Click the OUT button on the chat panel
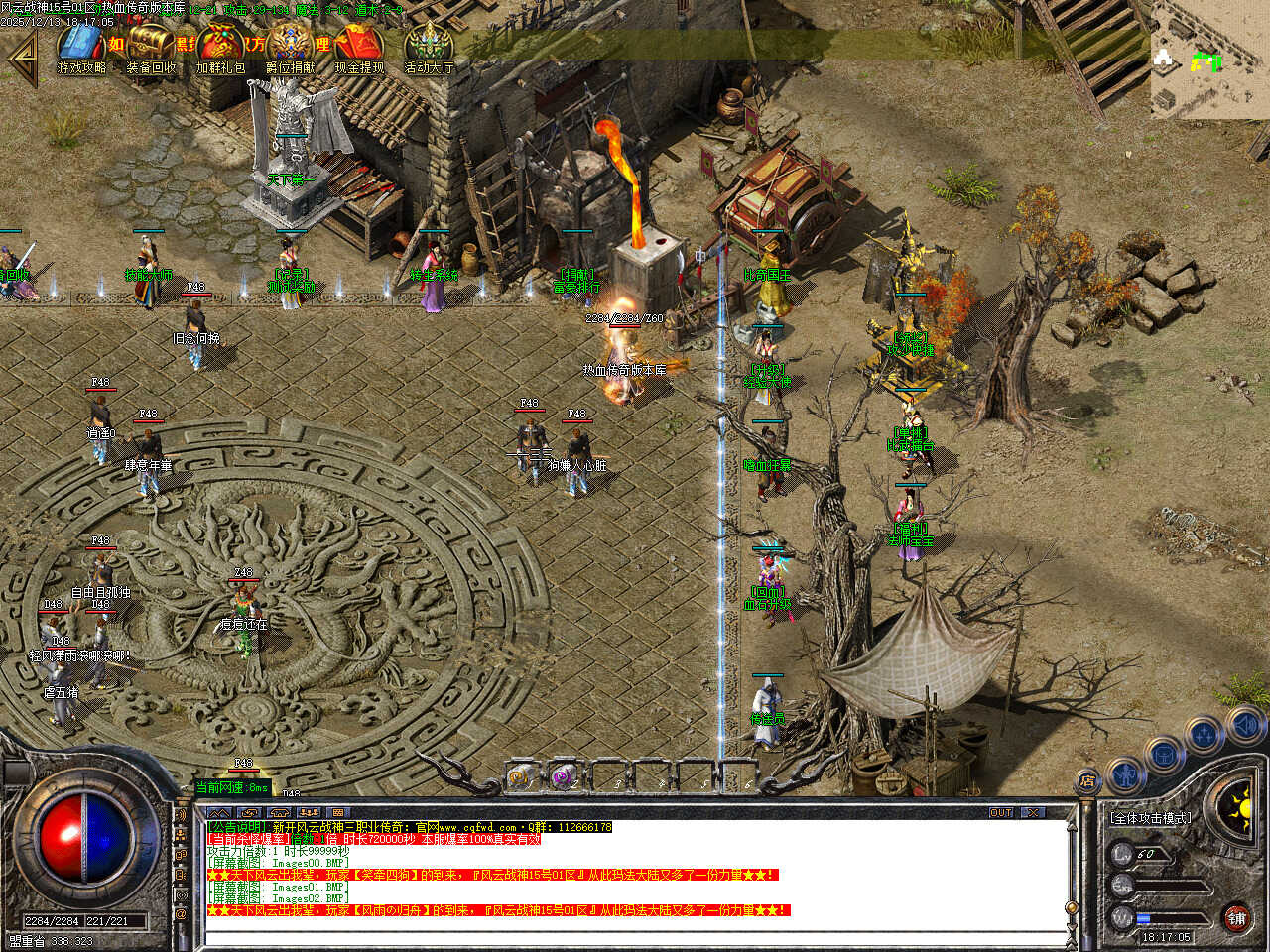The image size is (1270, 952). pos(1000,812)
